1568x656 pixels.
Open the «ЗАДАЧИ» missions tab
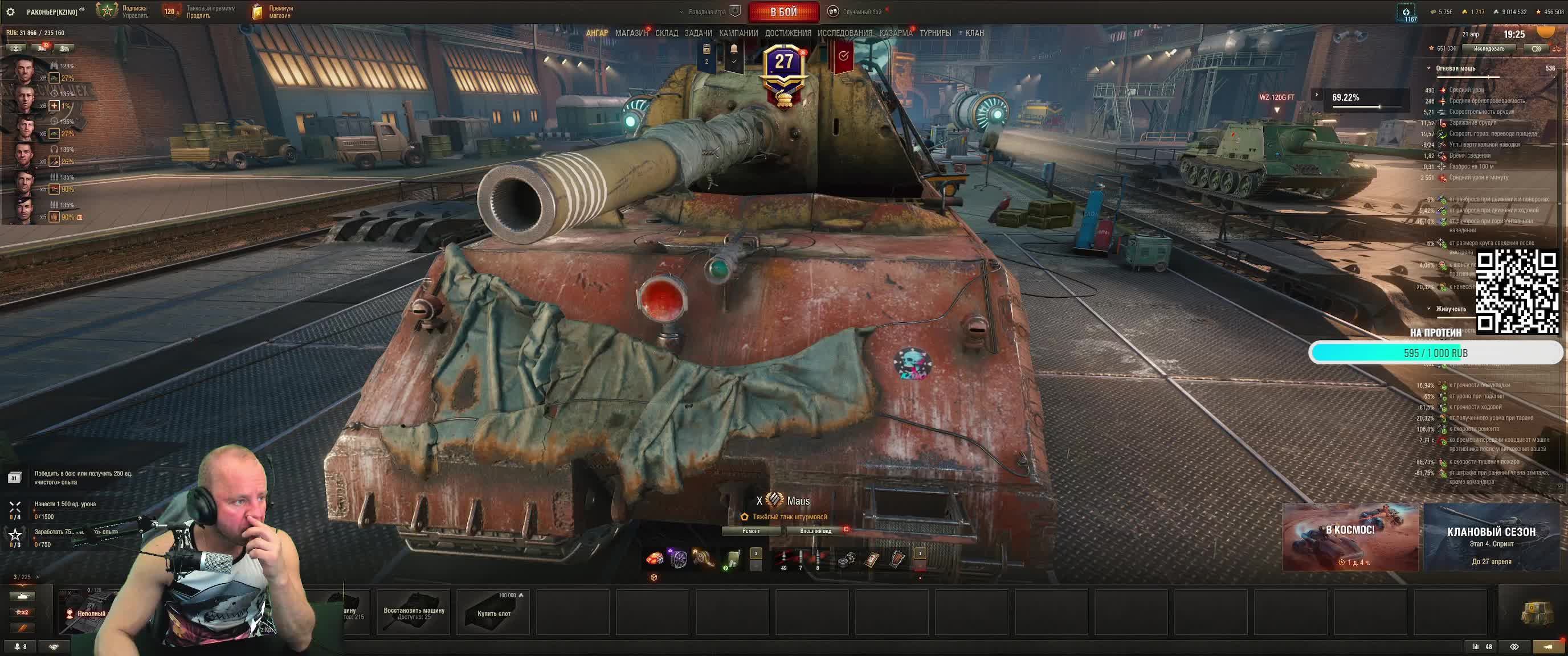tap(698, 33)
